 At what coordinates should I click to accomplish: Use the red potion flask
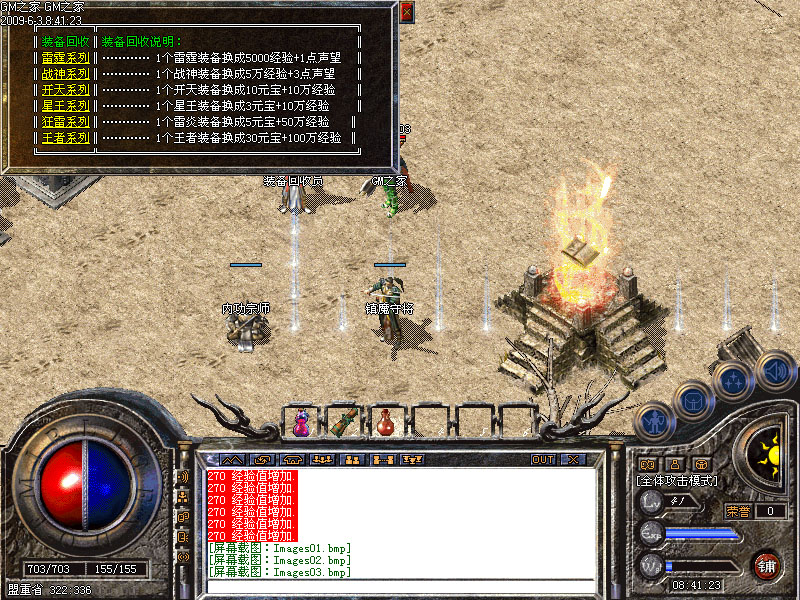point(385,422)
